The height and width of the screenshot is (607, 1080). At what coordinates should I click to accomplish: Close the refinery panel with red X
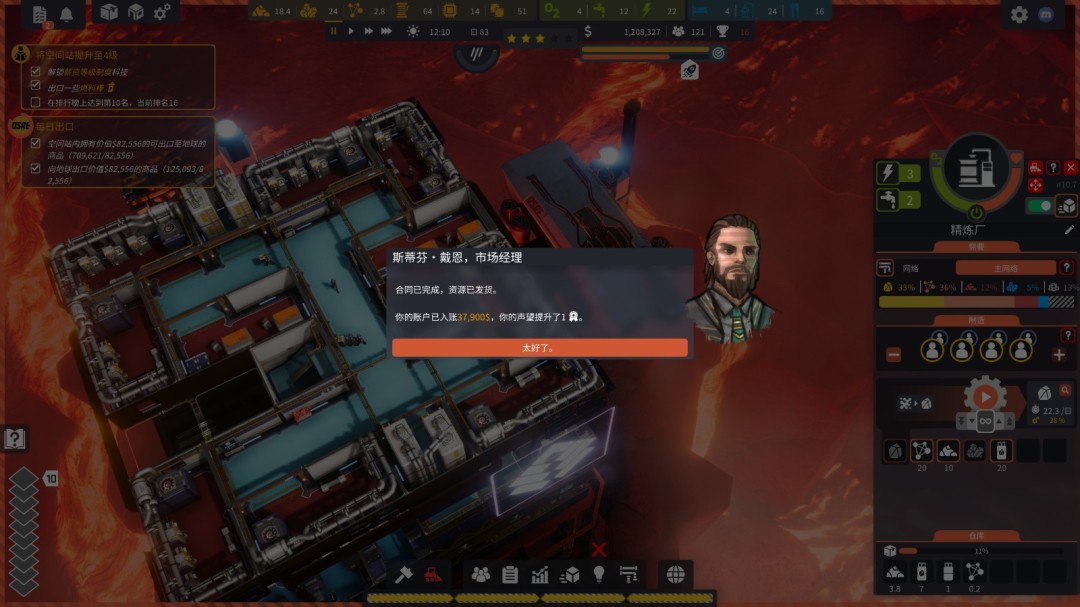1071,167
